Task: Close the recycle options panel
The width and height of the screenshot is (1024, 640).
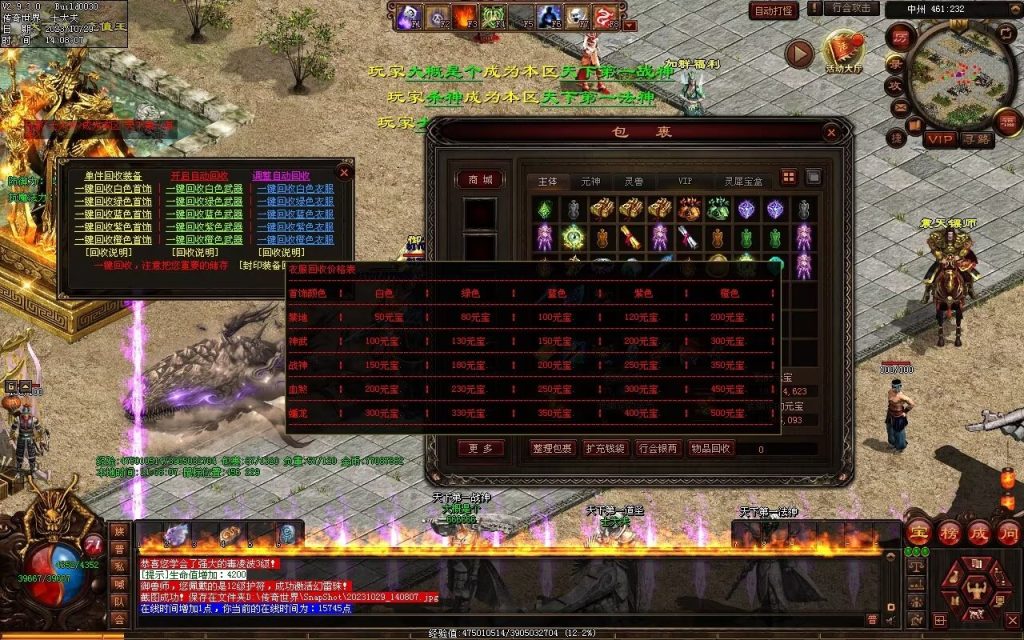Action: click(345, 172)
